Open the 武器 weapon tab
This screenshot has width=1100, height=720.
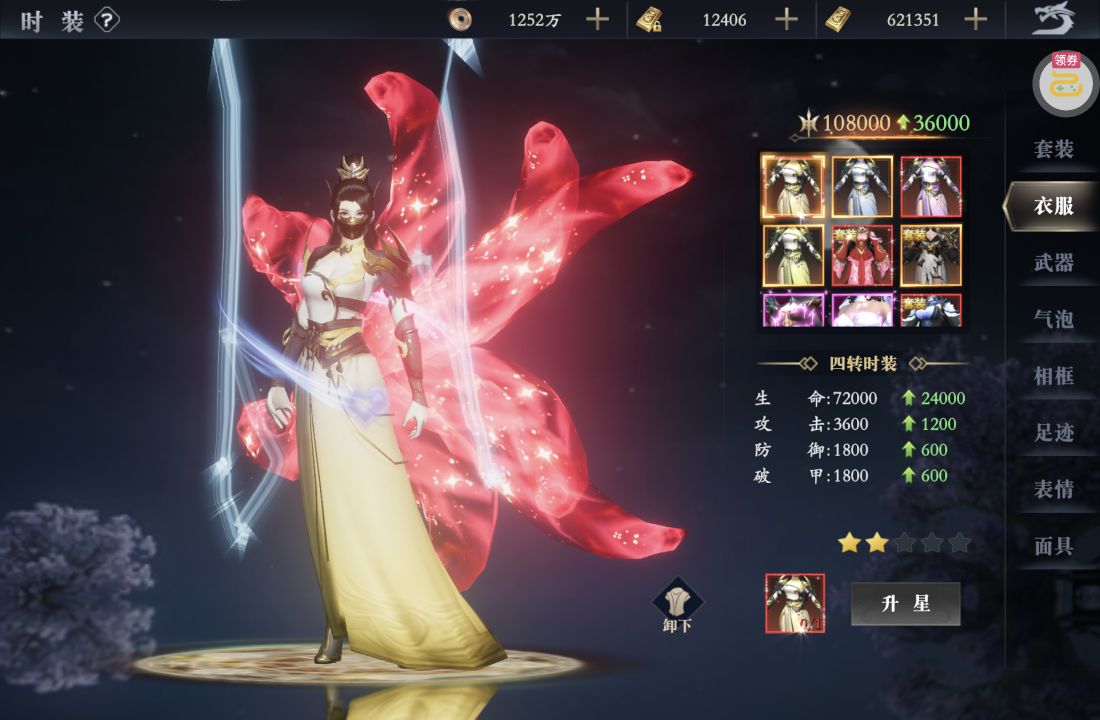point(1053,263)
